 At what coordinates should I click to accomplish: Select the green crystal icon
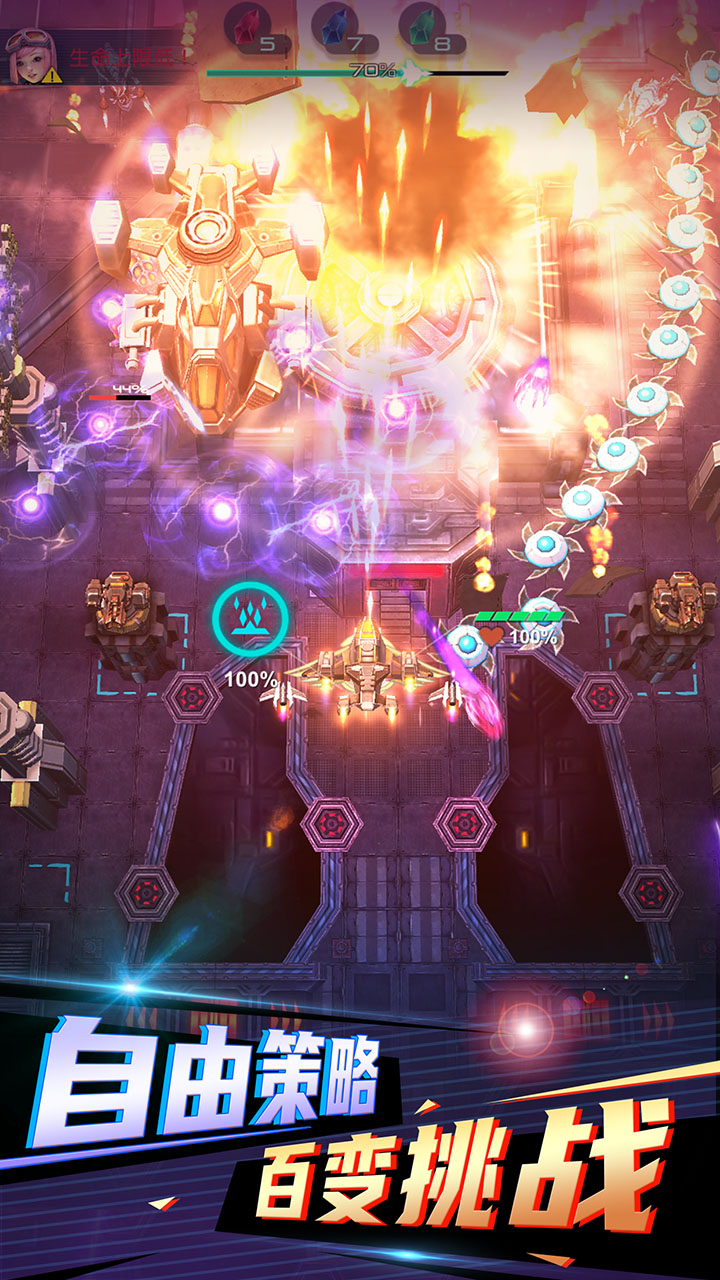click(x=422, y=24)
